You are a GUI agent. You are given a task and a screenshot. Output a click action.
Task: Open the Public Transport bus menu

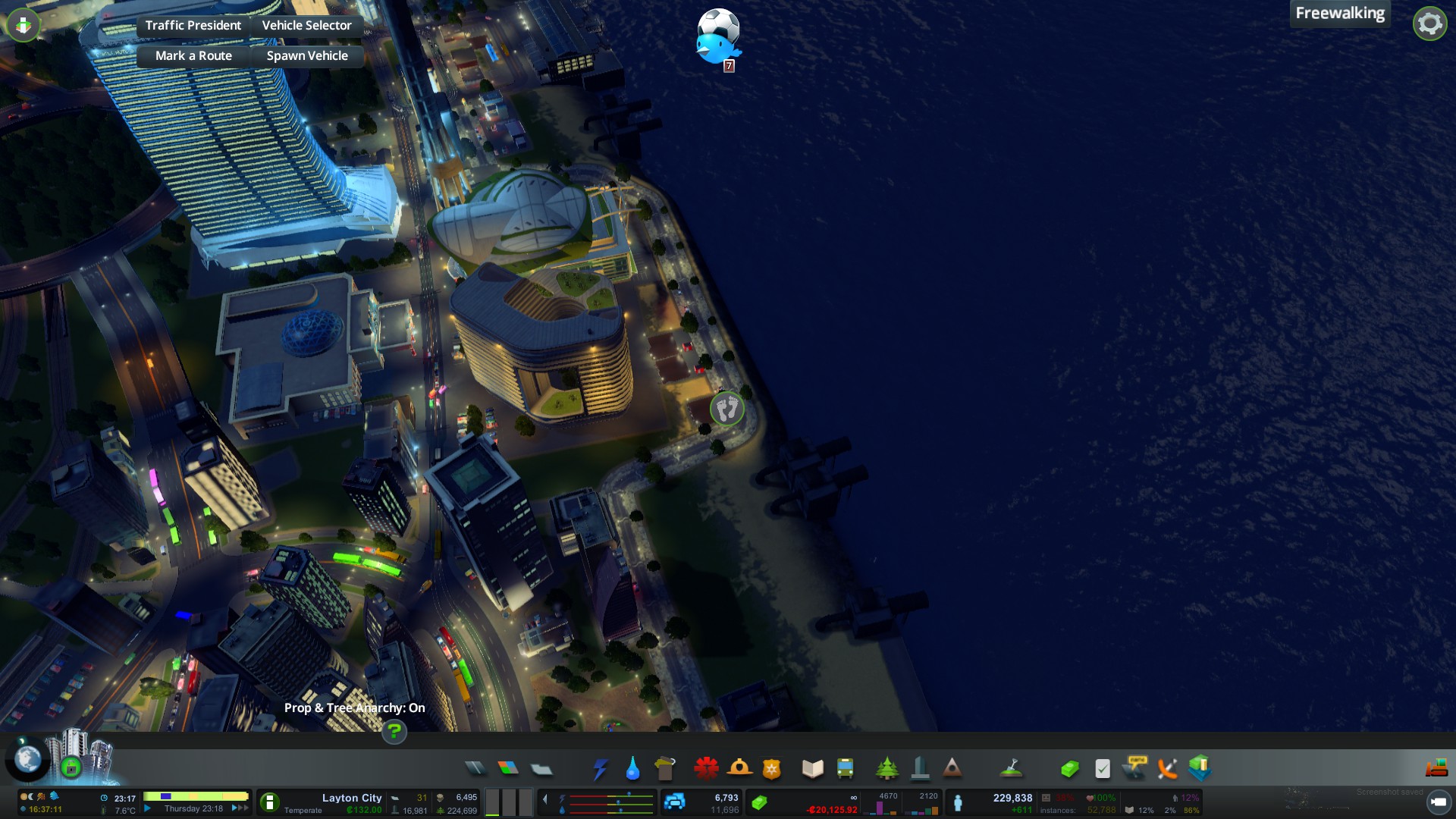point(845,769)
